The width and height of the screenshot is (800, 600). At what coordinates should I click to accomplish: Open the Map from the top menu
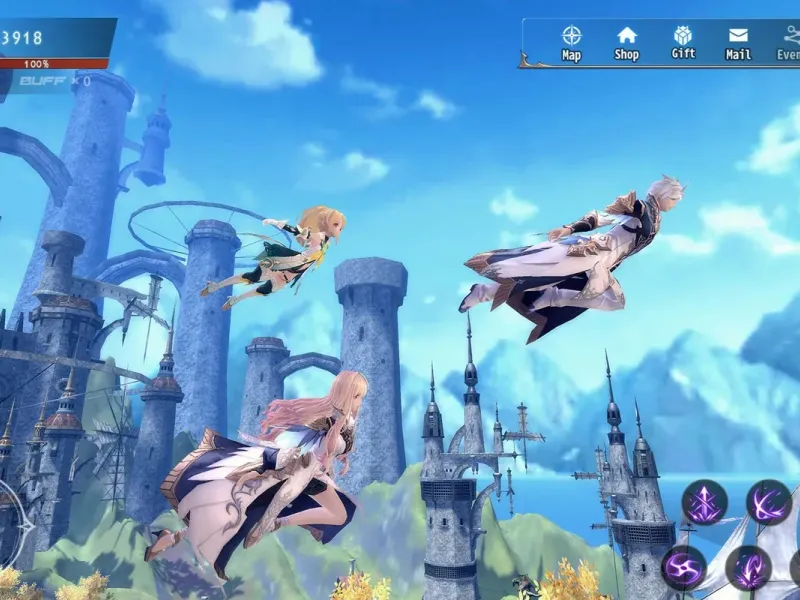pos(571,42)
